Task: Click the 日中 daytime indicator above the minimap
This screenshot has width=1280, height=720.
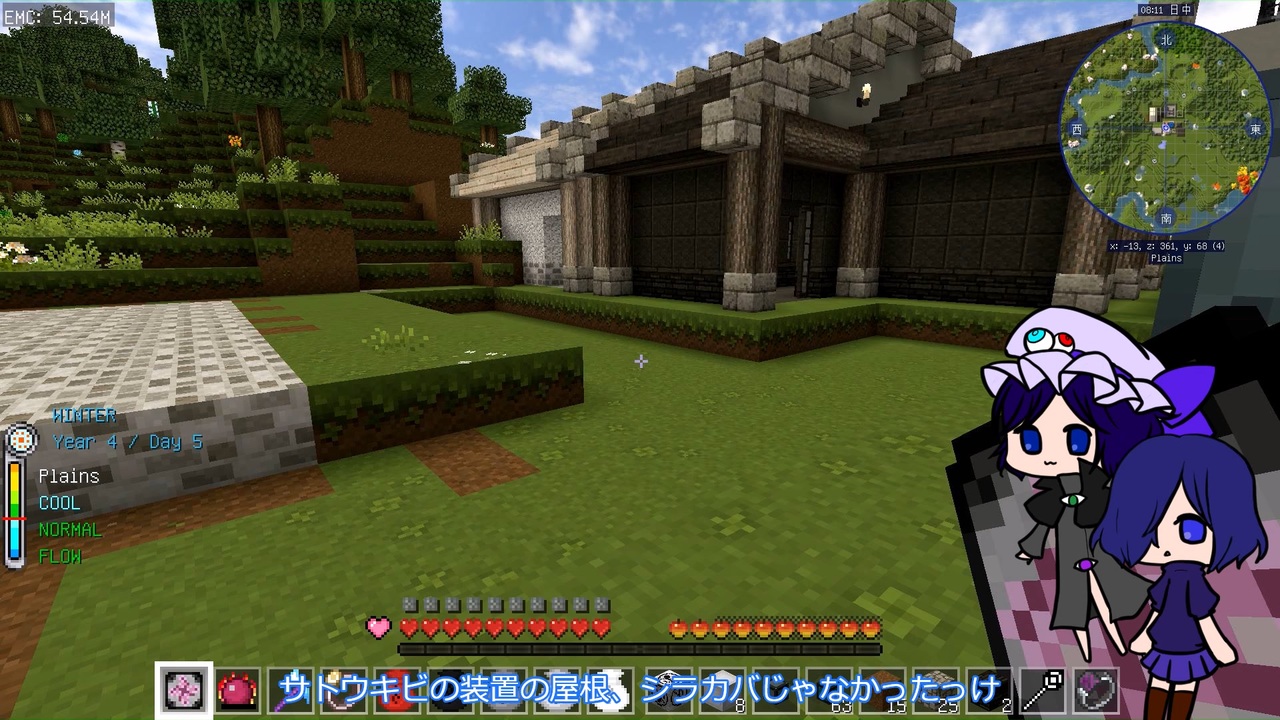Action: [x=1180, y=9]
